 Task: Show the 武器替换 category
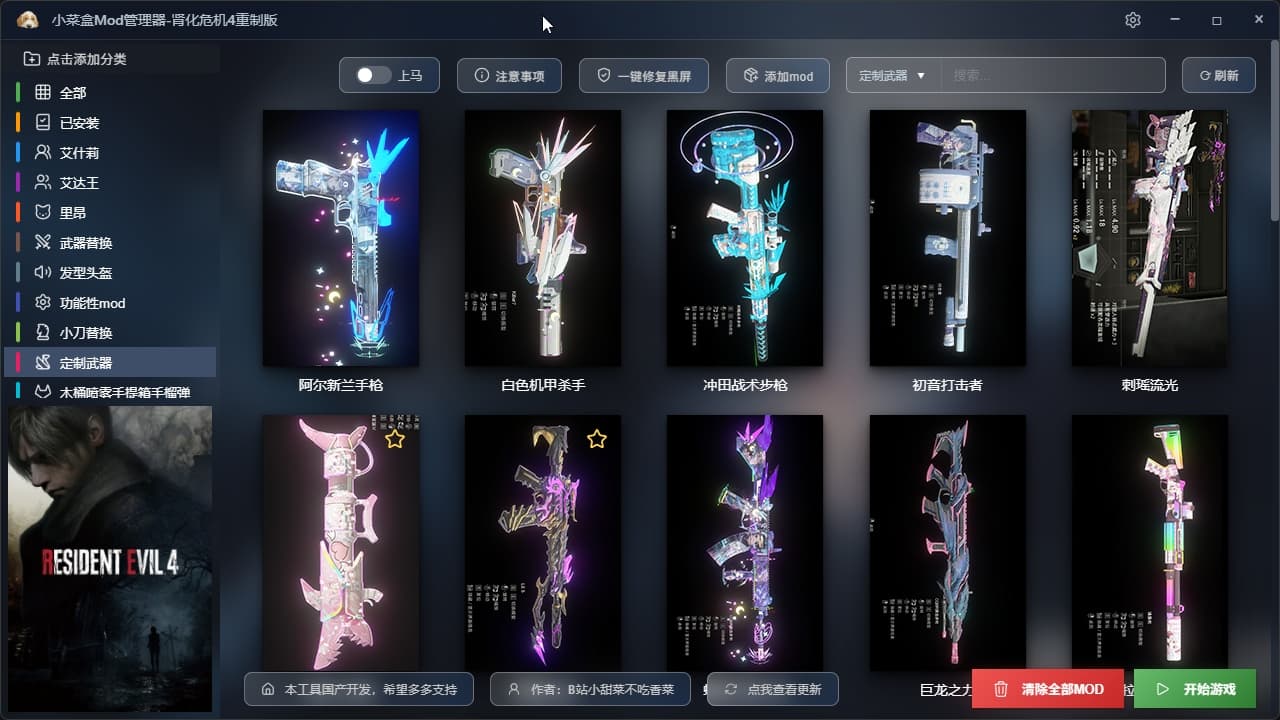(85, 243)
